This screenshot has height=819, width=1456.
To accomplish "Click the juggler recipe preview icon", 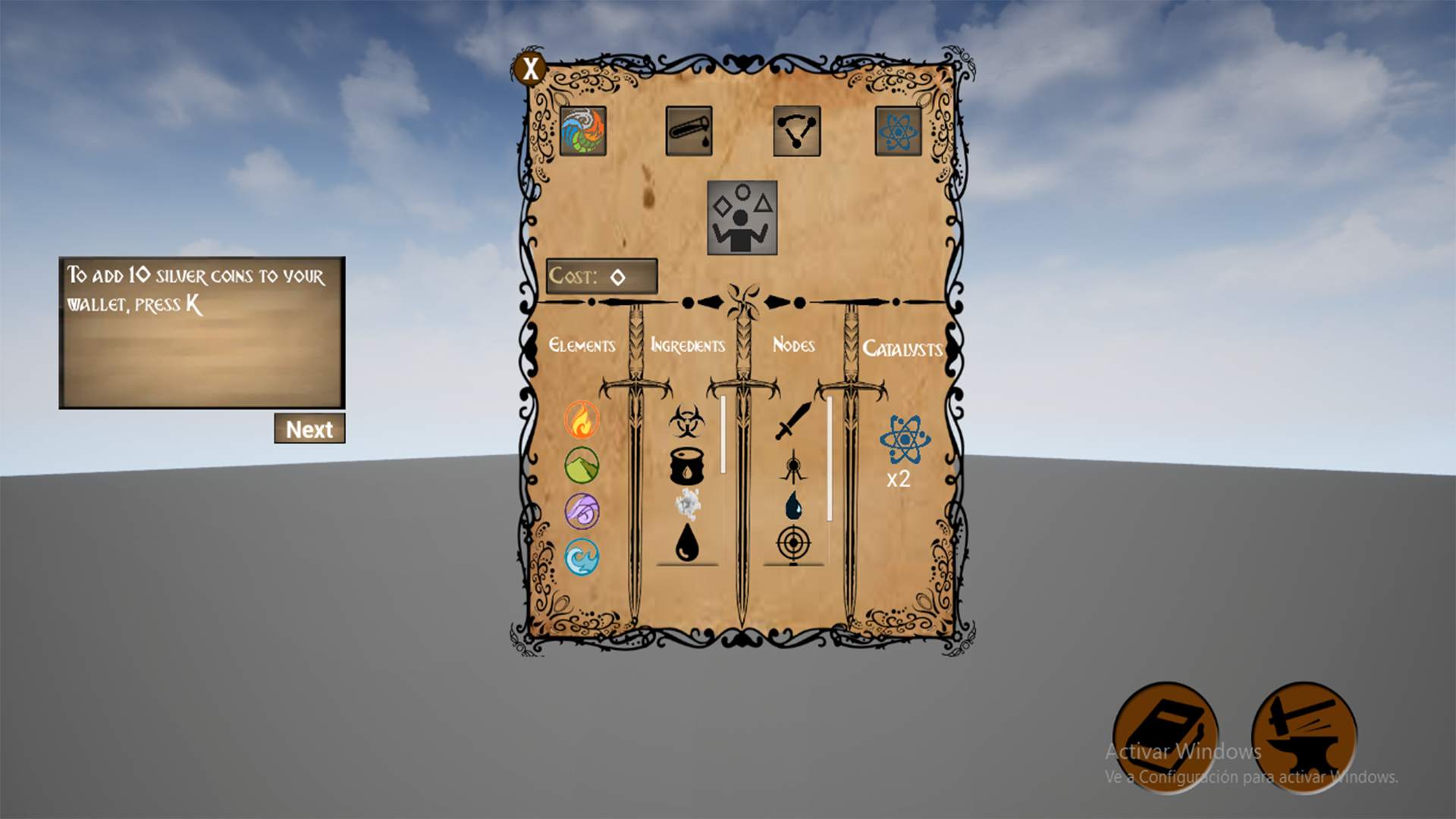I will (742, 216).
